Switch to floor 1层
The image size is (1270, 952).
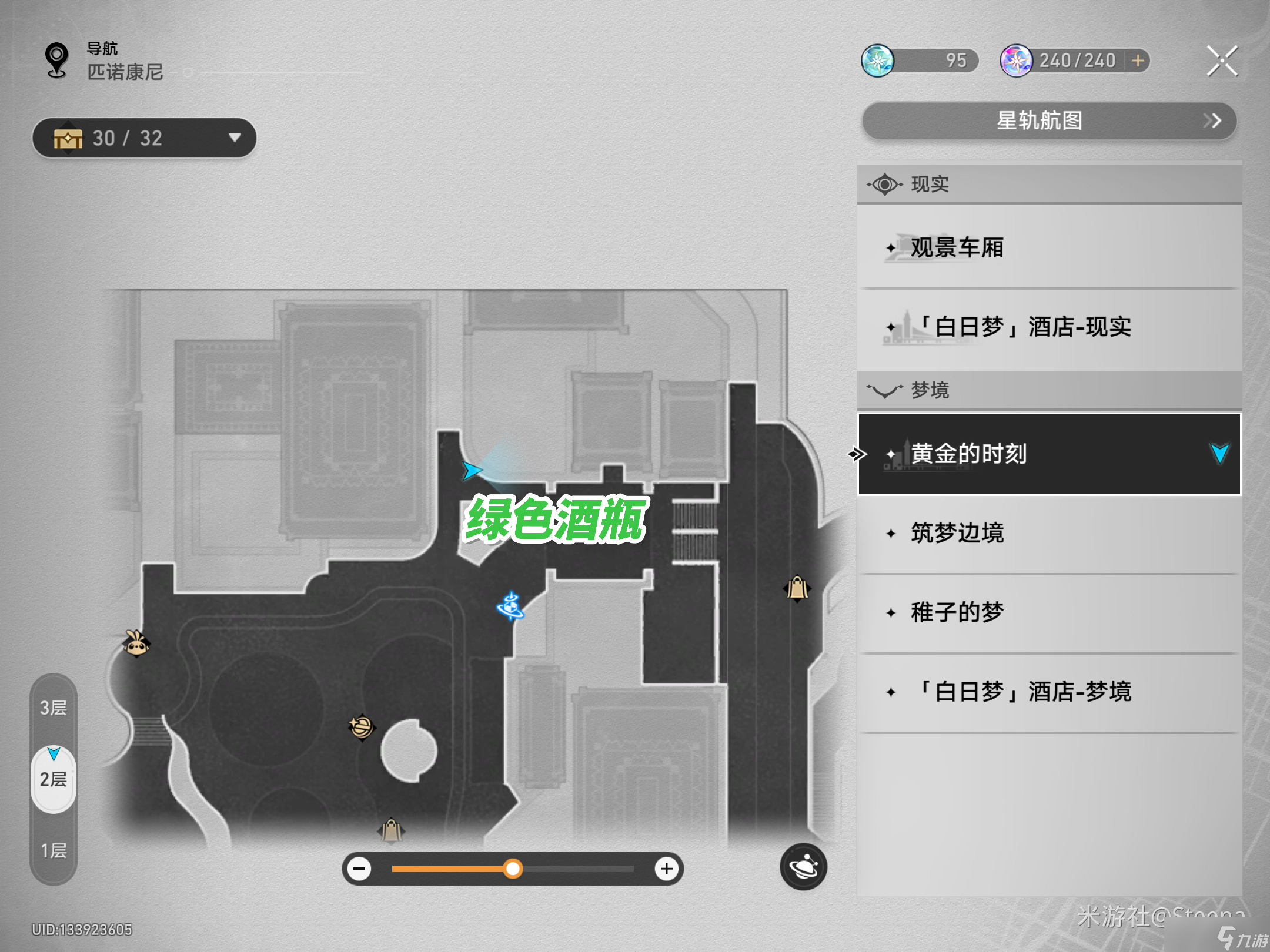pyautogui.click(x=54, y=850)
